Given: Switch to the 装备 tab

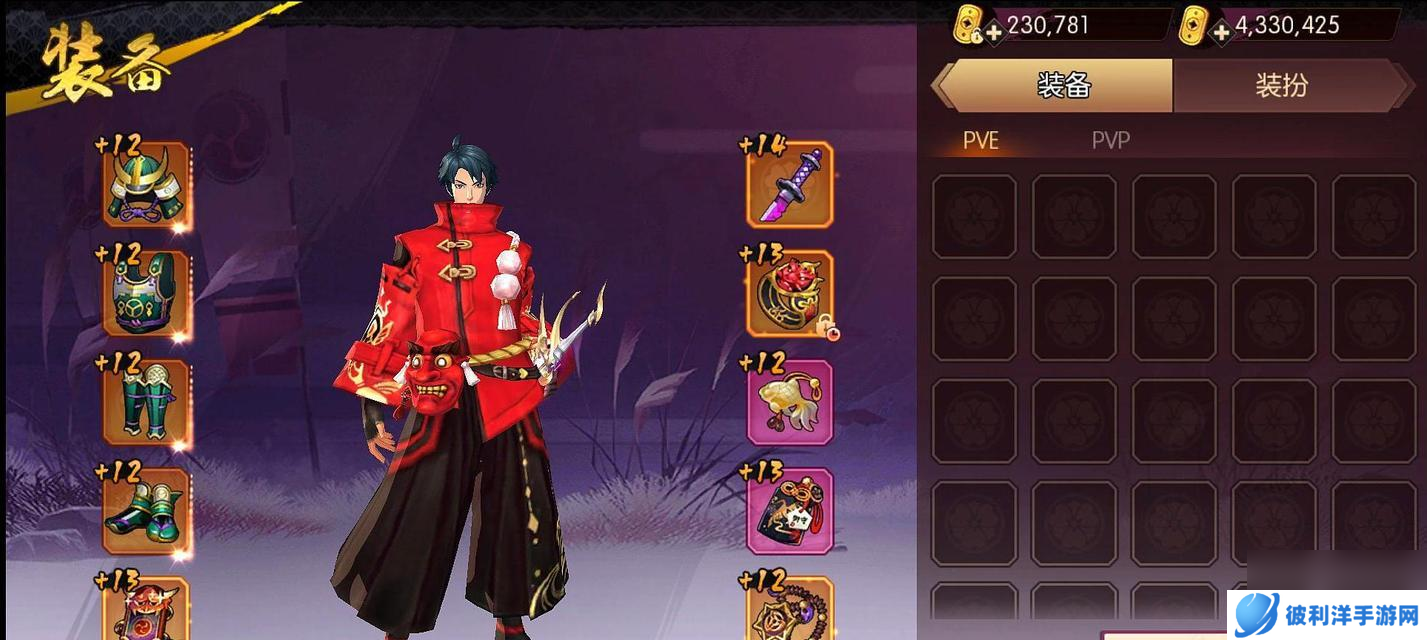Looking at the screenshot, I should coord(1062,86).
